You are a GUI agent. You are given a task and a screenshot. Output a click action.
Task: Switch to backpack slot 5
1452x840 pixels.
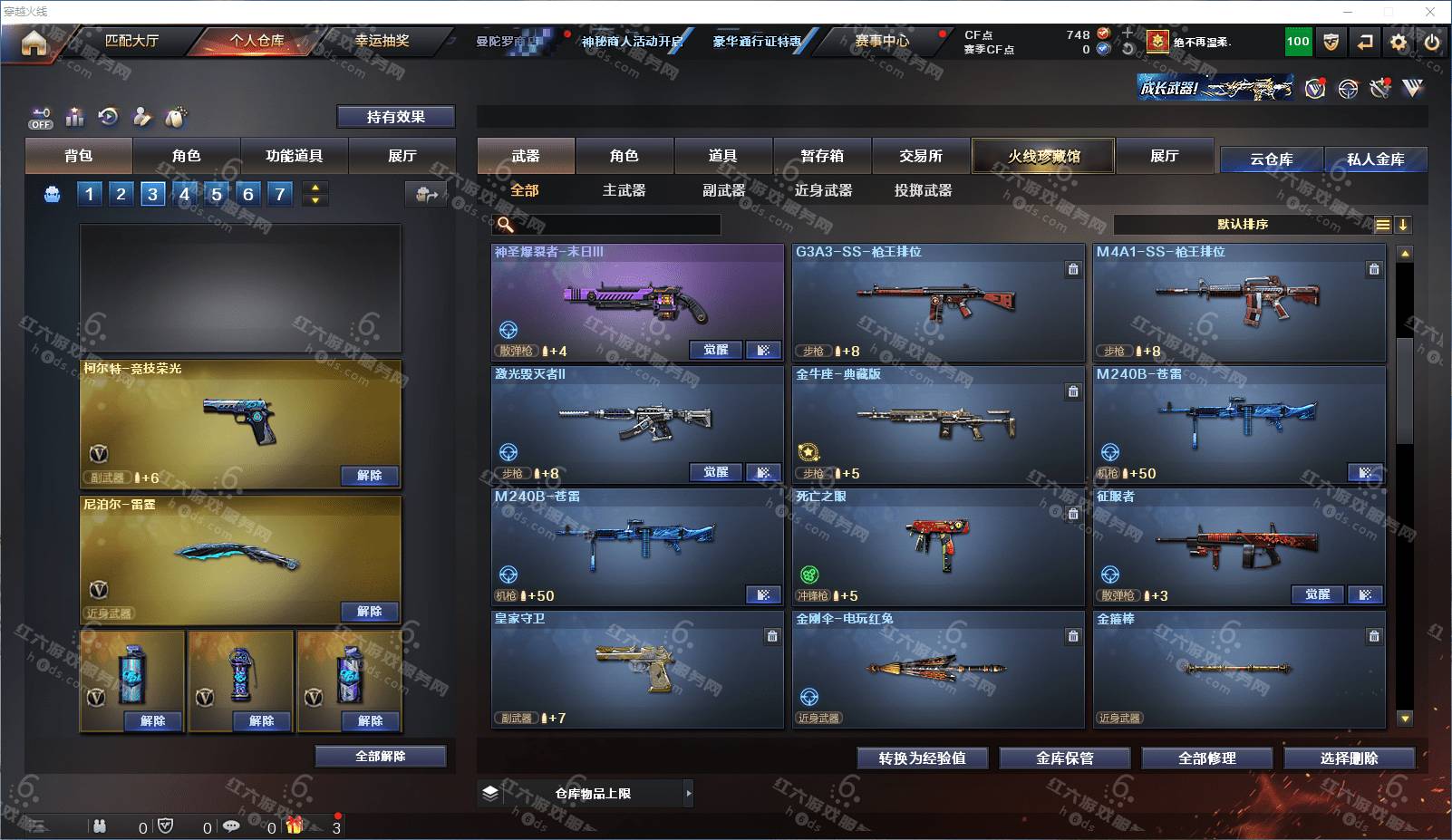click(x=217, y=194)
